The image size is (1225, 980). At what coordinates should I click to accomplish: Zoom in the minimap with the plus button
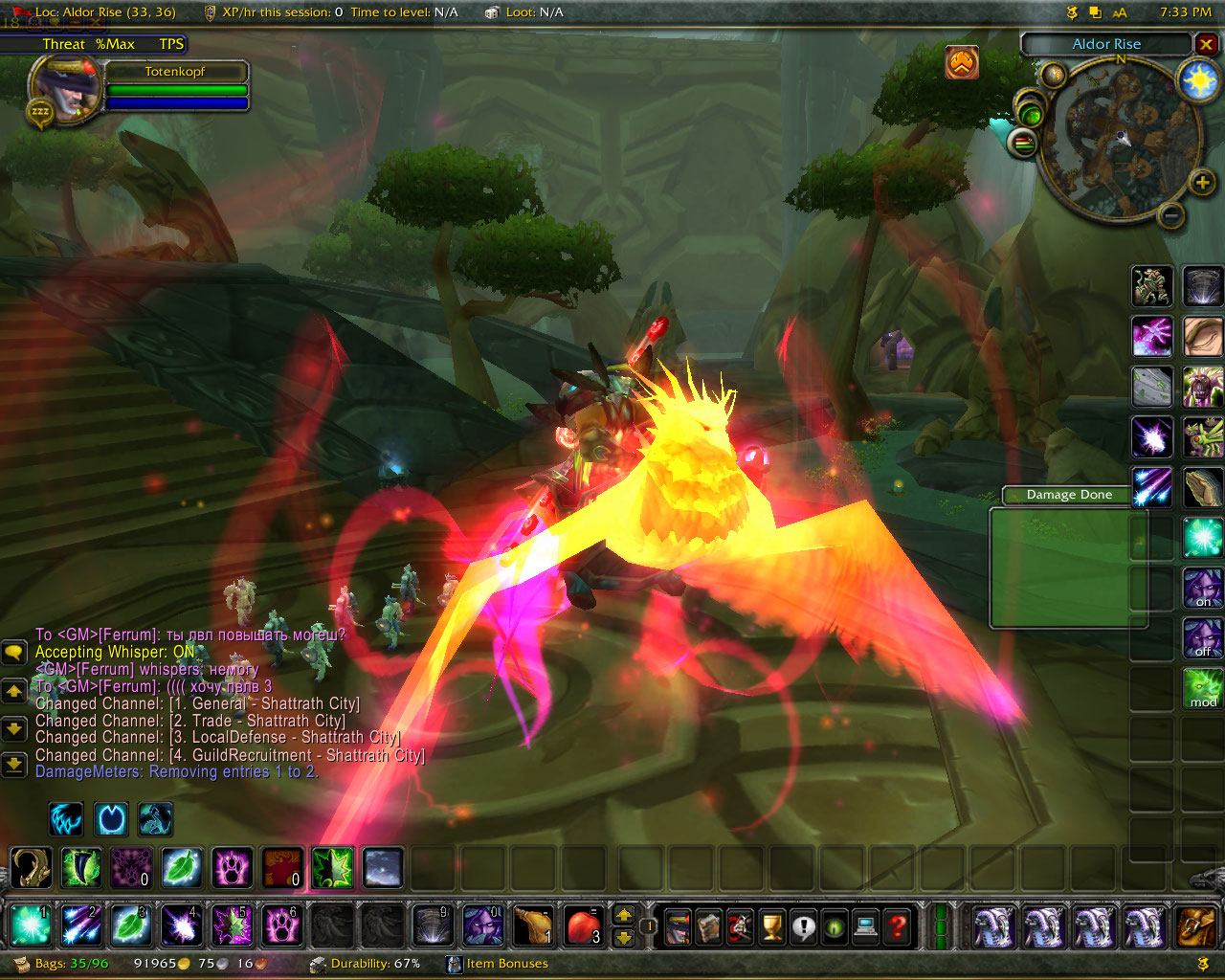(x=1202, y=182)
